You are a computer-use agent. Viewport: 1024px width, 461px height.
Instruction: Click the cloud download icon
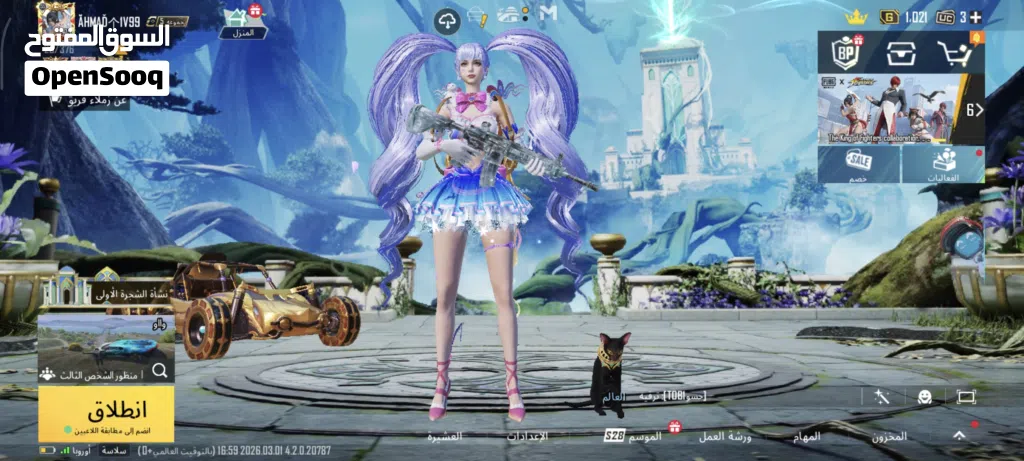tap(447, 18)
